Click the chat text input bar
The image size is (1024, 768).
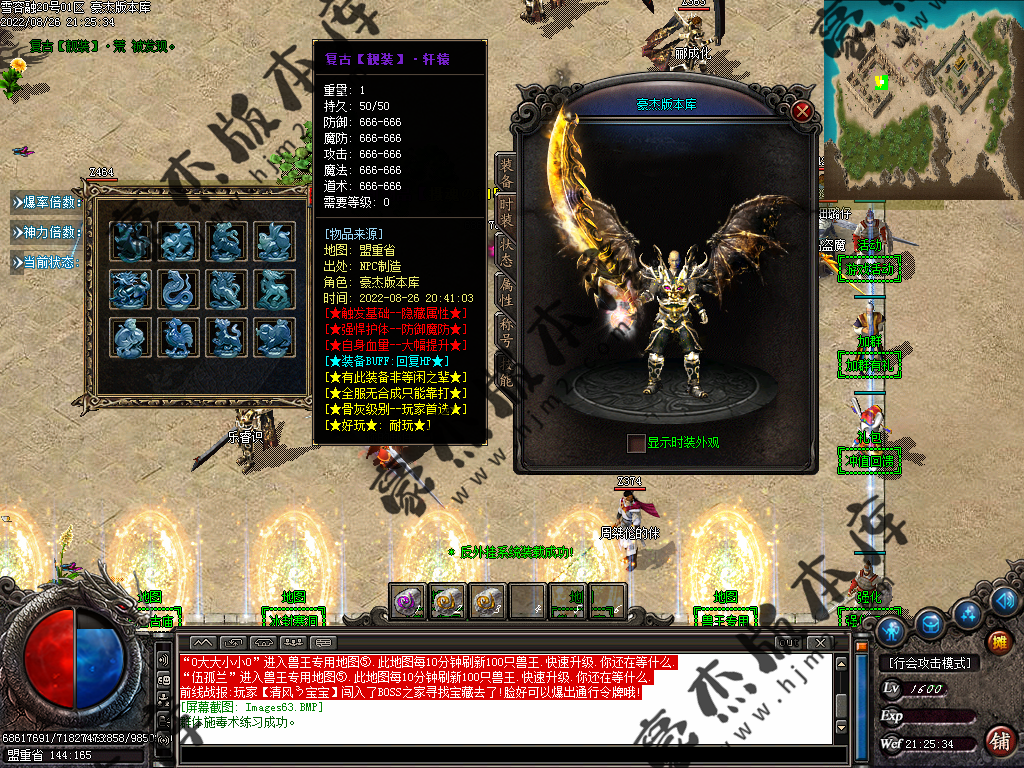click(500, 752)
